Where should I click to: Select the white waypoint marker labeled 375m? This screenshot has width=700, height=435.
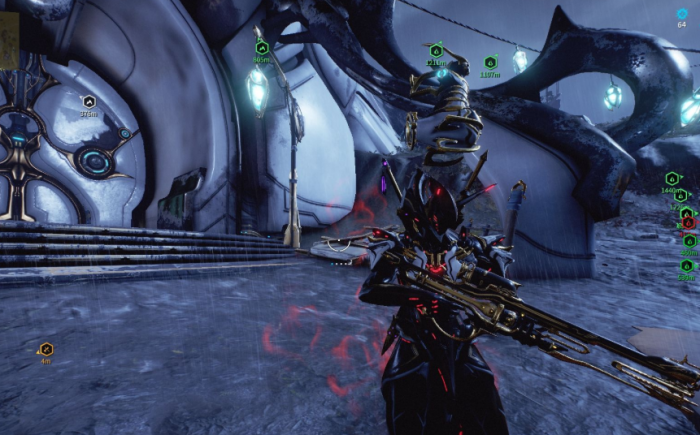(x=88, y=101)
